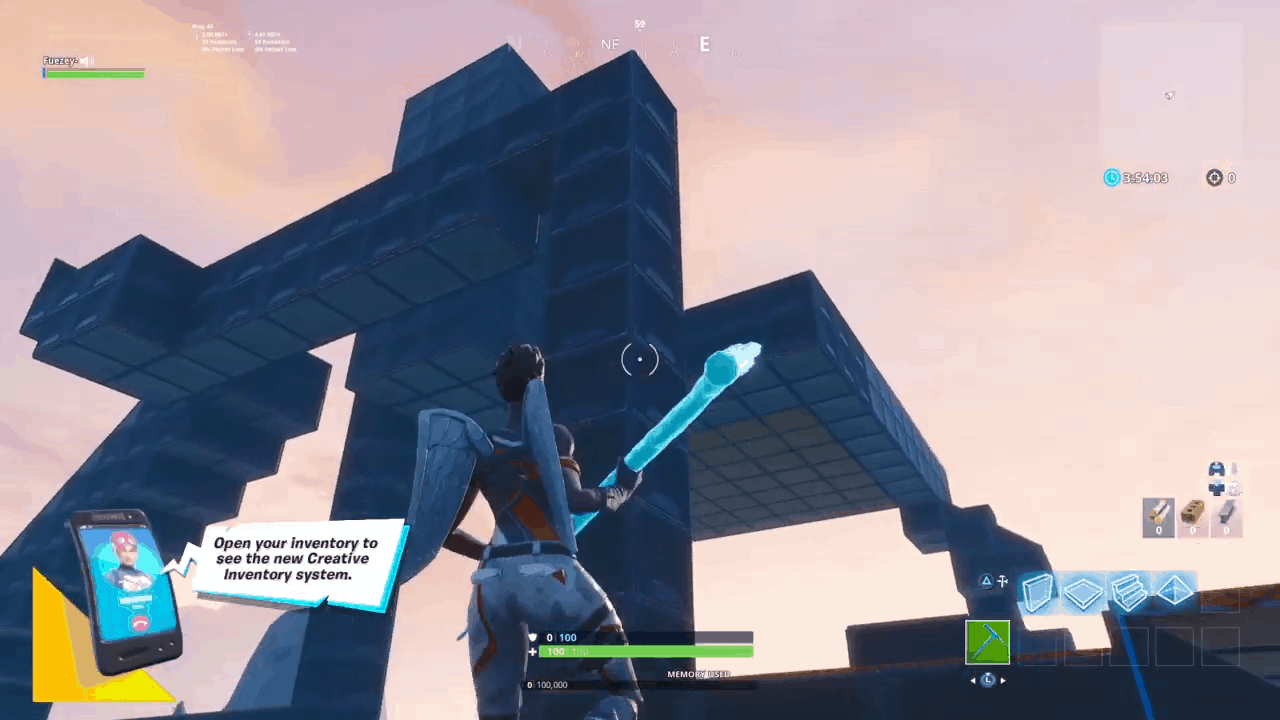Select the roof build piece icon
Image resolution: width=1280 pixels, height=720 pixels.
1175,591
